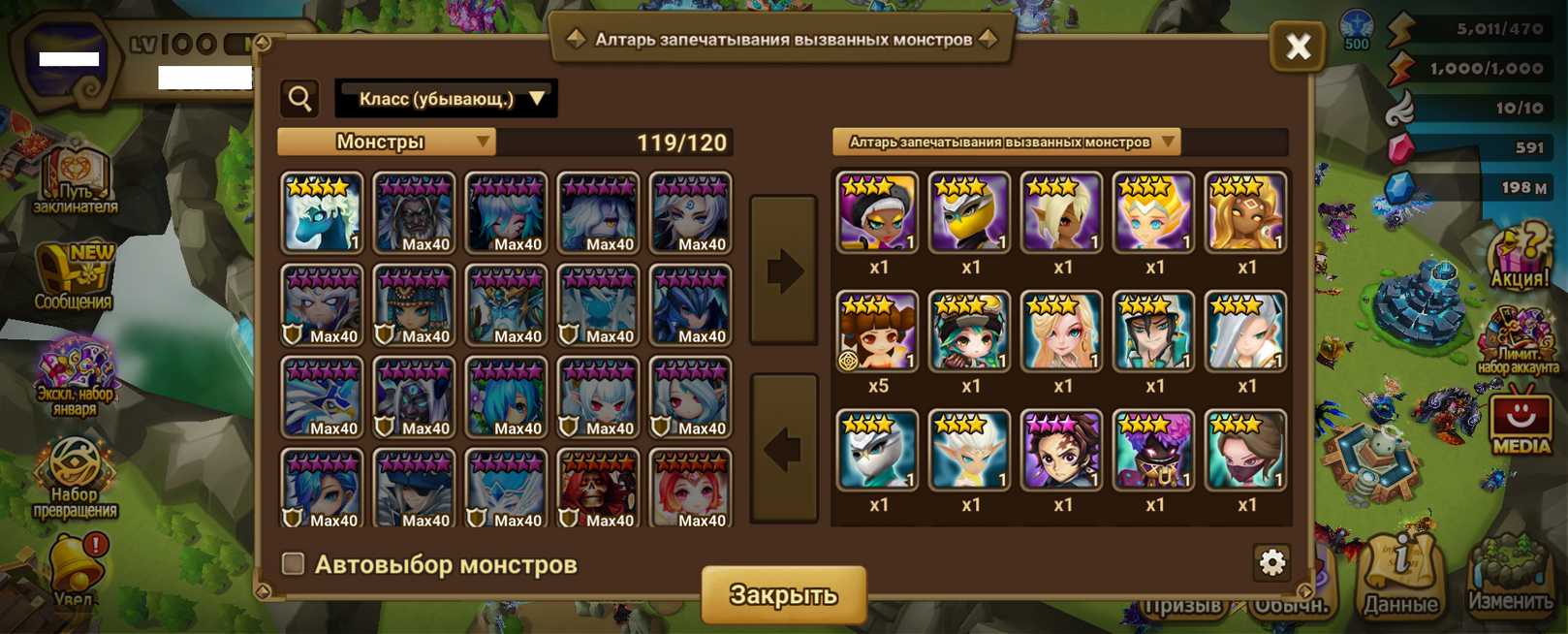The width and height of the screenshot is (1568, 634).
Task: Retrieve monster from altar with left arrow
Action: coord(783,449)
